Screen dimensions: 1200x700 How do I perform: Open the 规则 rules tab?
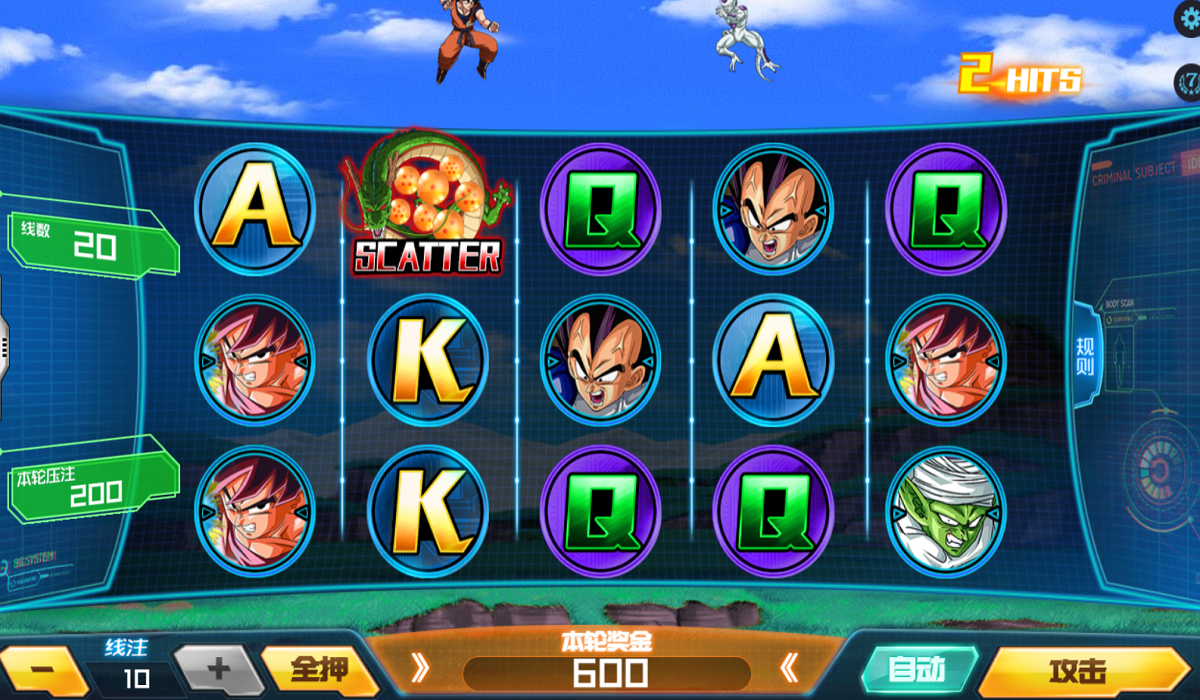point(1086,356)
